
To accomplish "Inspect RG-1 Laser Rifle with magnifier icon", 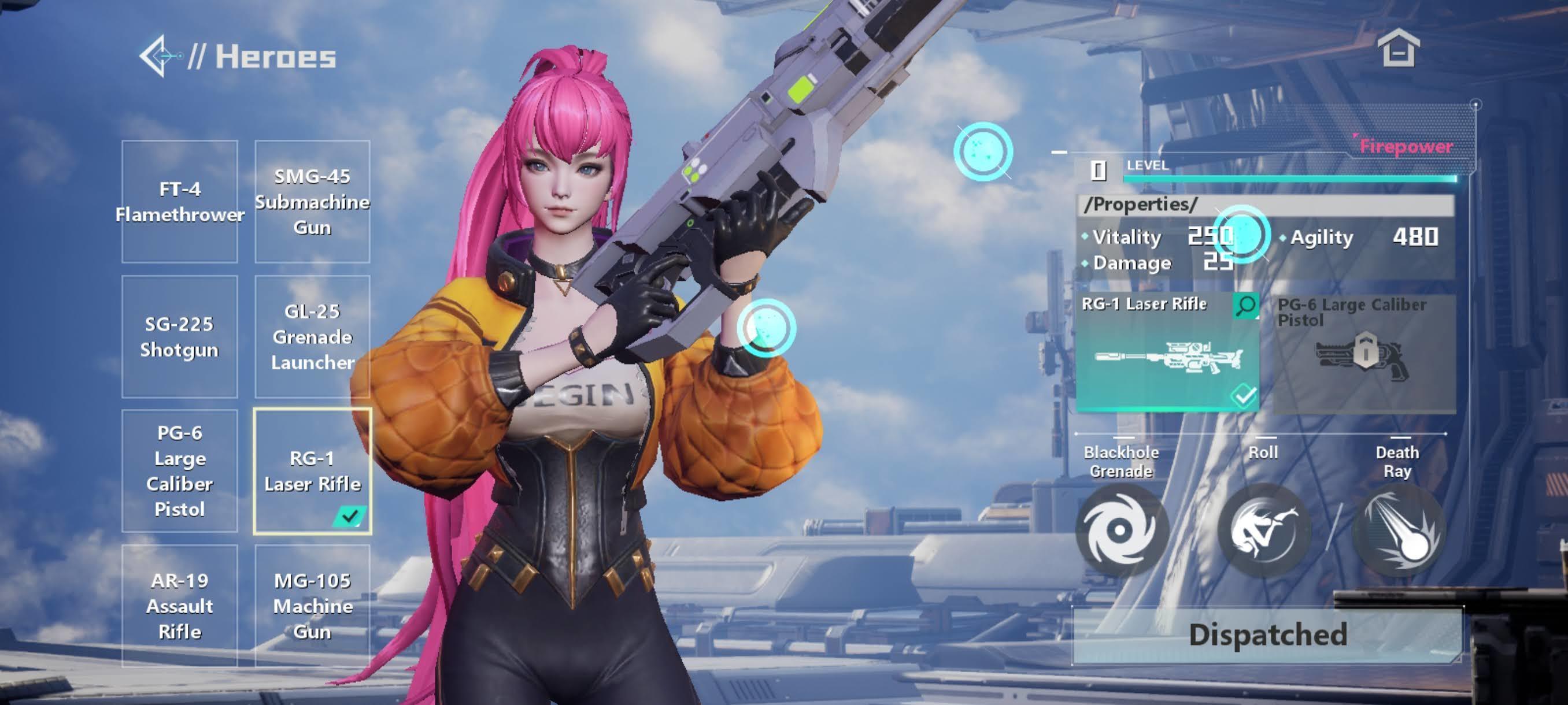I will (x=1245, y=305).
